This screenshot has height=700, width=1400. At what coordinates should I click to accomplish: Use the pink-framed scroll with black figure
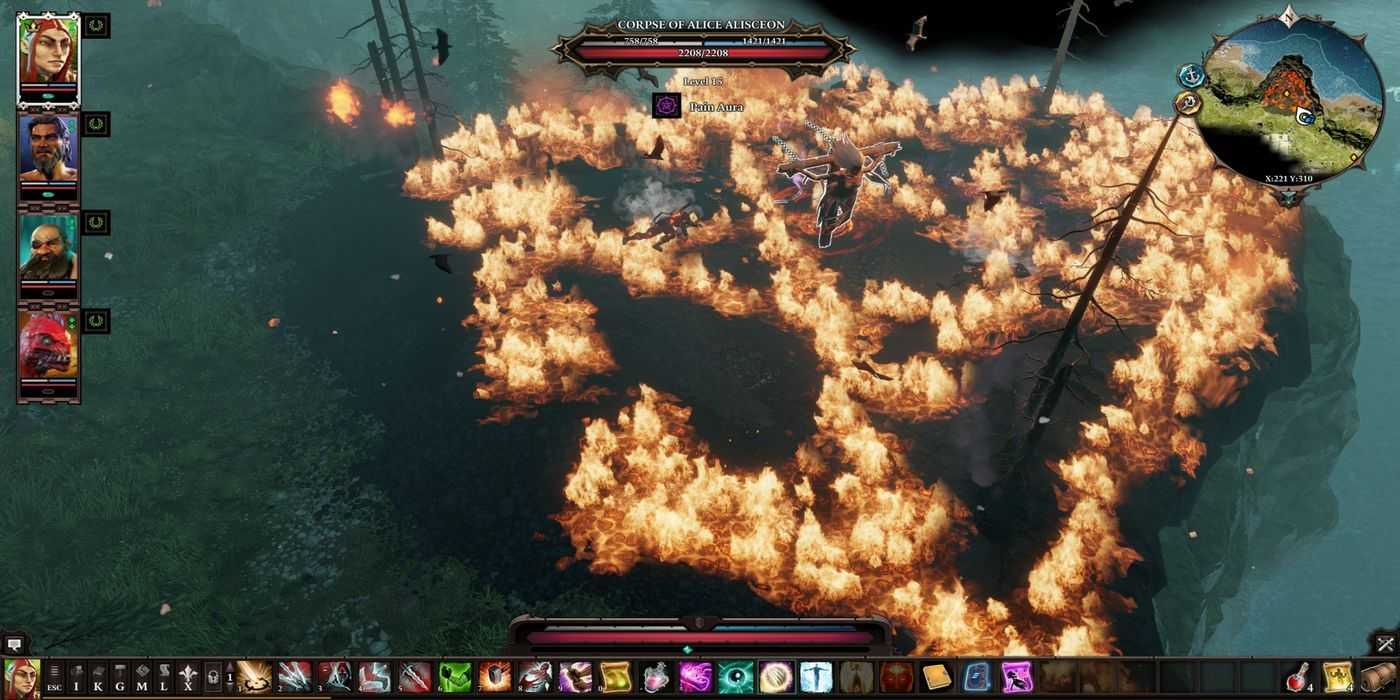point(1016,677)
